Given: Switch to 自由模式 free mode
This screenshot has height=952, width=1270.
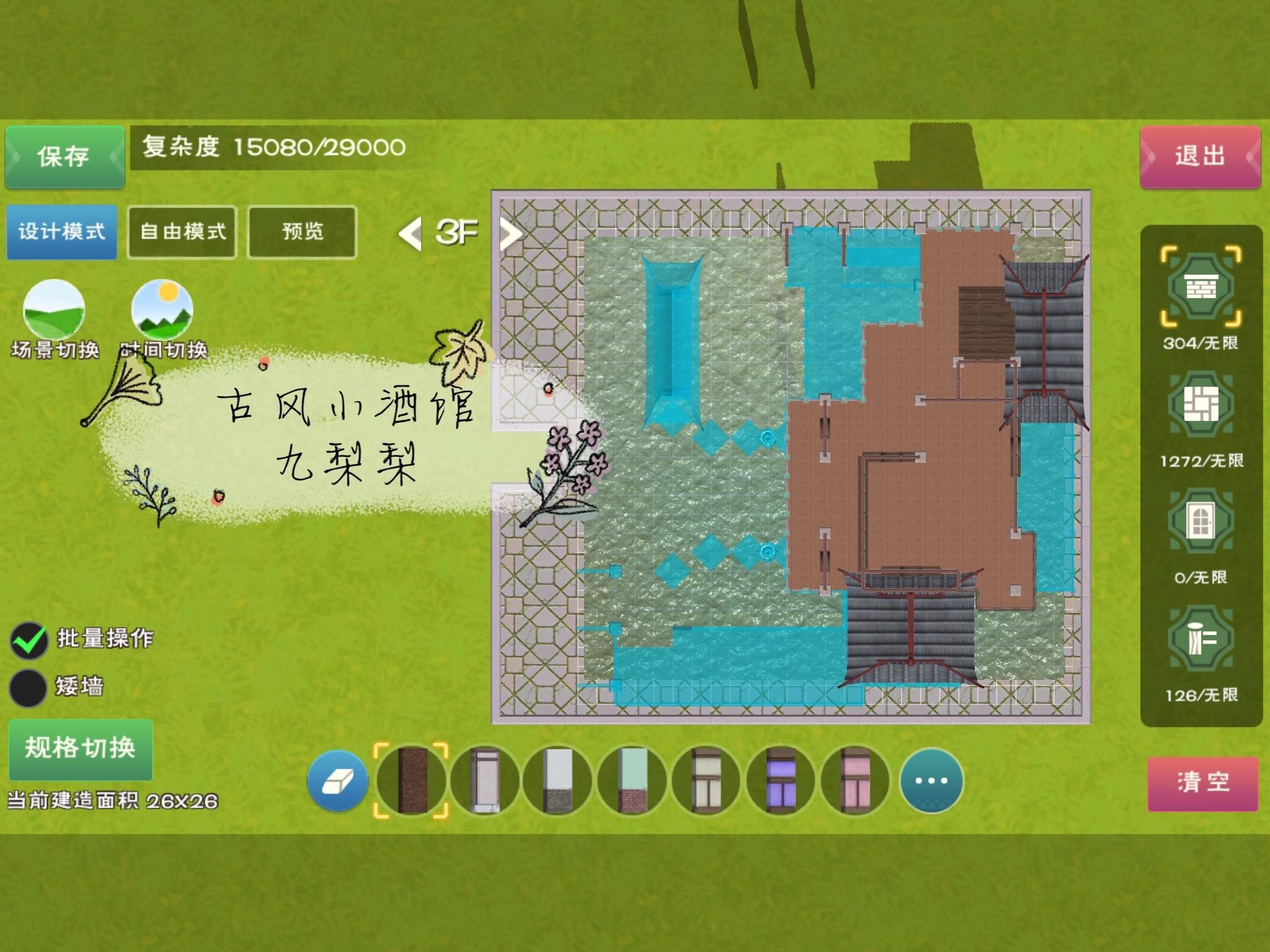Looking at the screenshot, I should point(182,232).
